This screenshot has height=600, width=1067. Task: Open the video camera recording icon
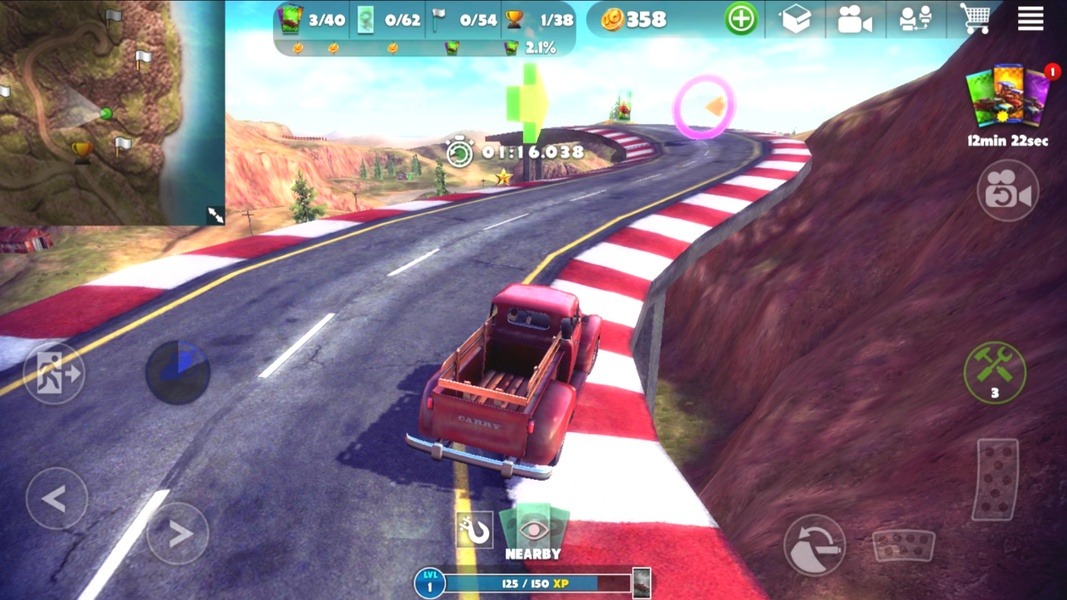click(854, 19)
